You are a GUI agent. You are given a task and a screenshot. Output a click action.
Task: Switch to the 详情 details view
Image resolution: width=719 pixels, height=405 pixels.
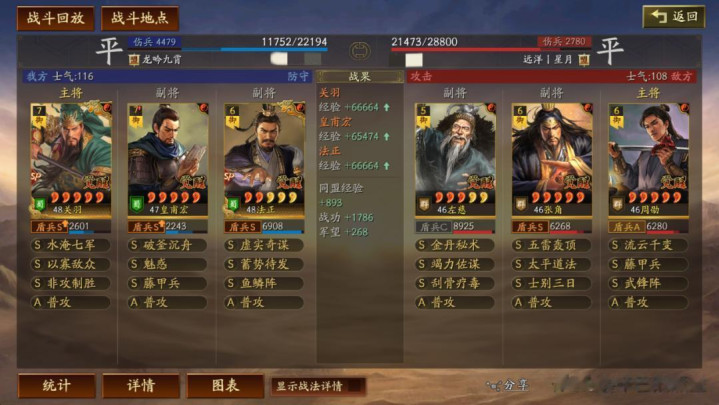(x=141, y=386)
